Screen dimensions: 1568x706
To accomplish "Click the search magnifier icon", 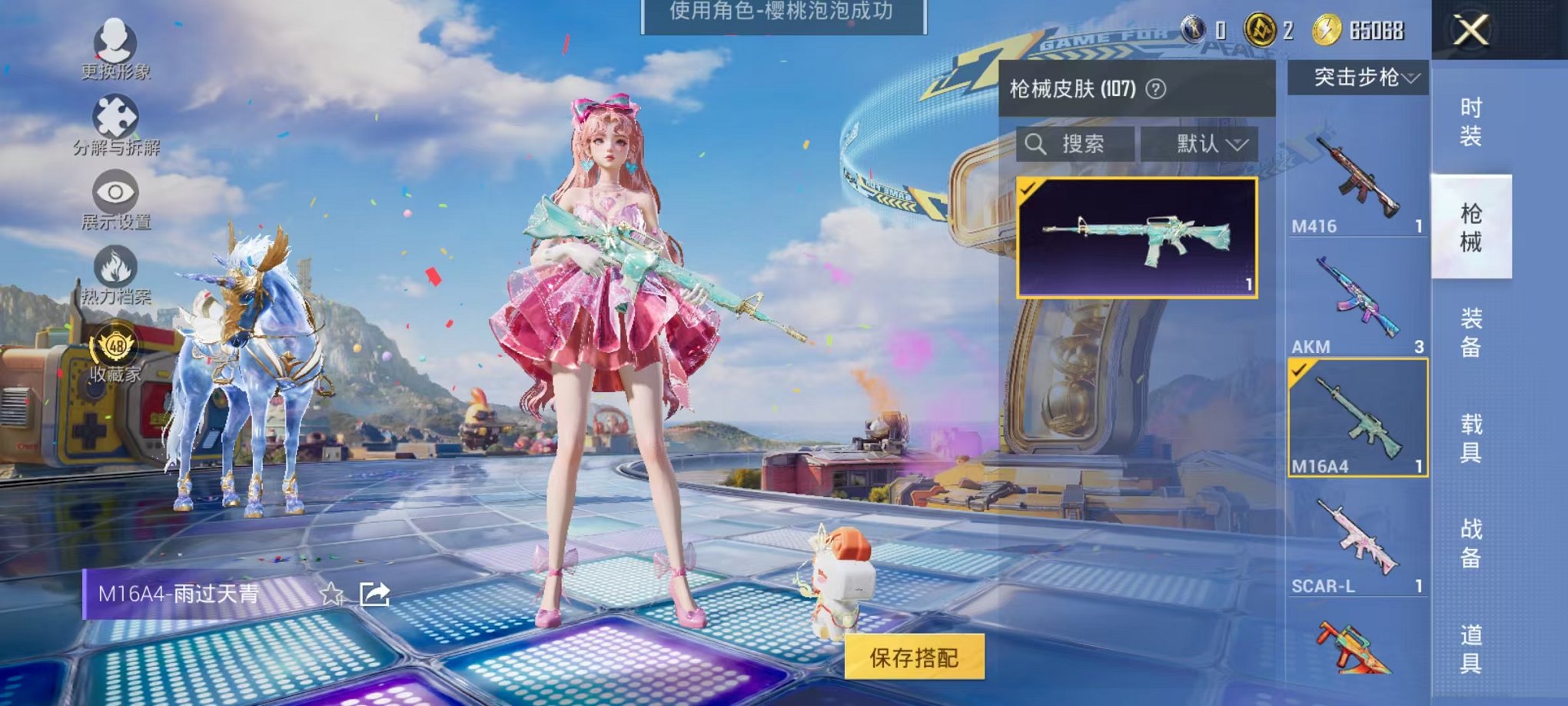I will coord(1038,145).
